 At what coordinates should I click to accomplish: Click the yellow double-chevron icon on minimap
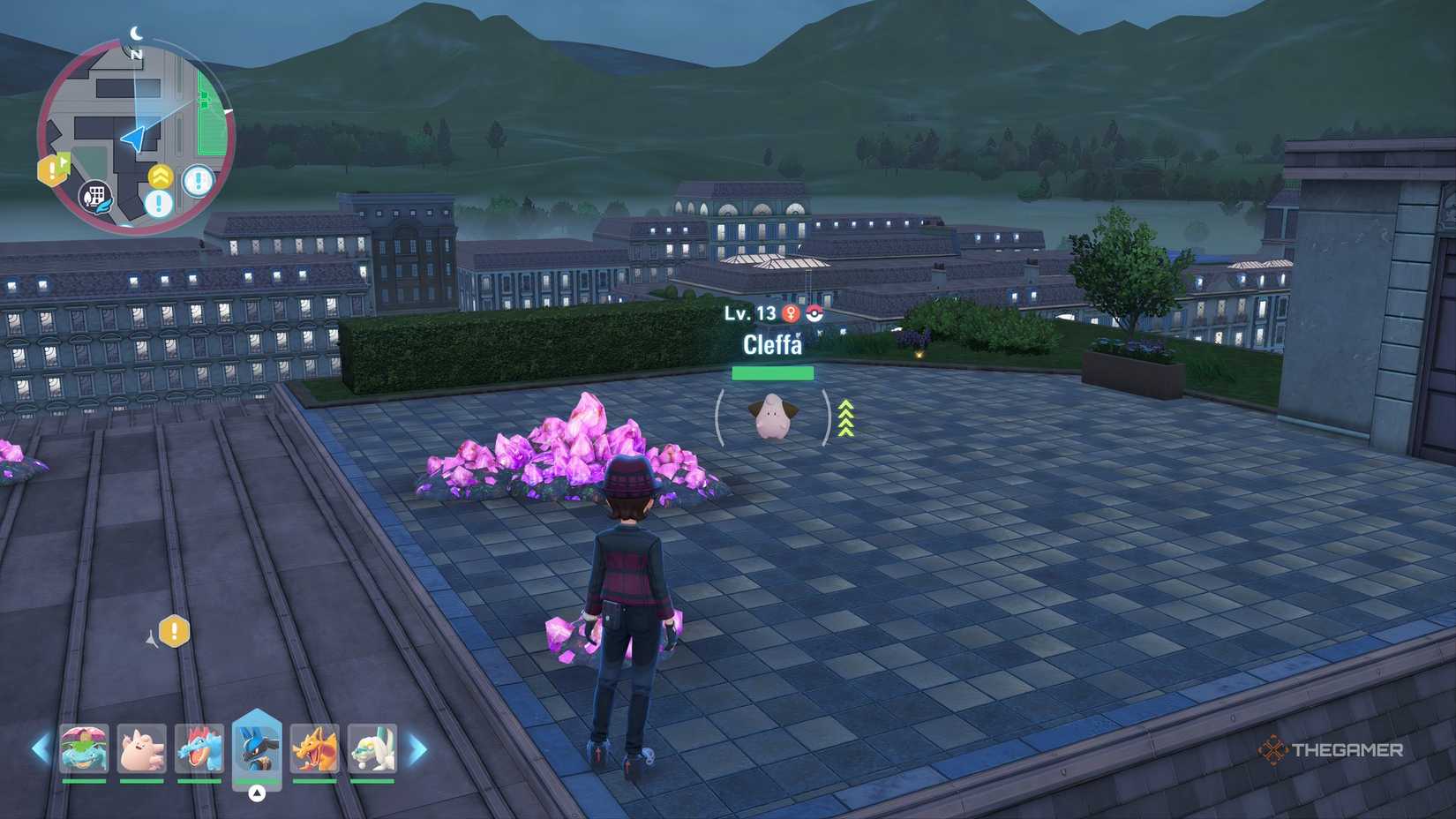pos(161,176)
